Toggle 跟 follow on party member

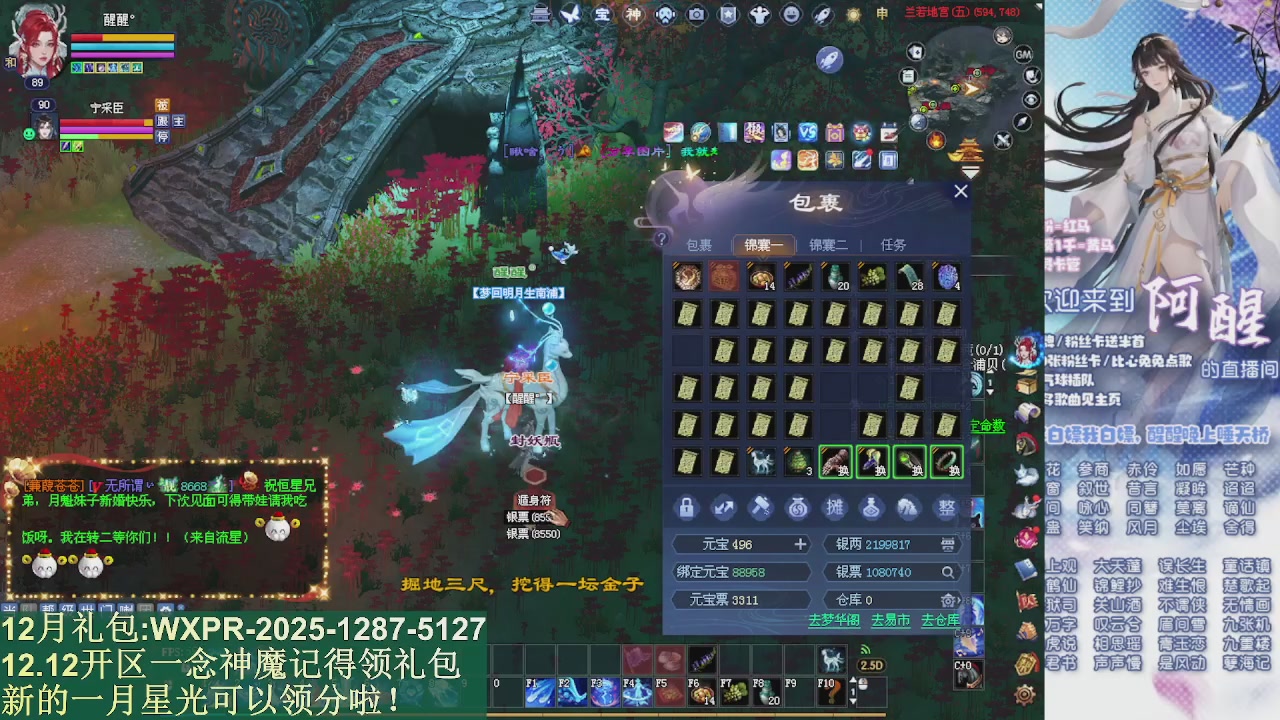click(x=163, y=122)
